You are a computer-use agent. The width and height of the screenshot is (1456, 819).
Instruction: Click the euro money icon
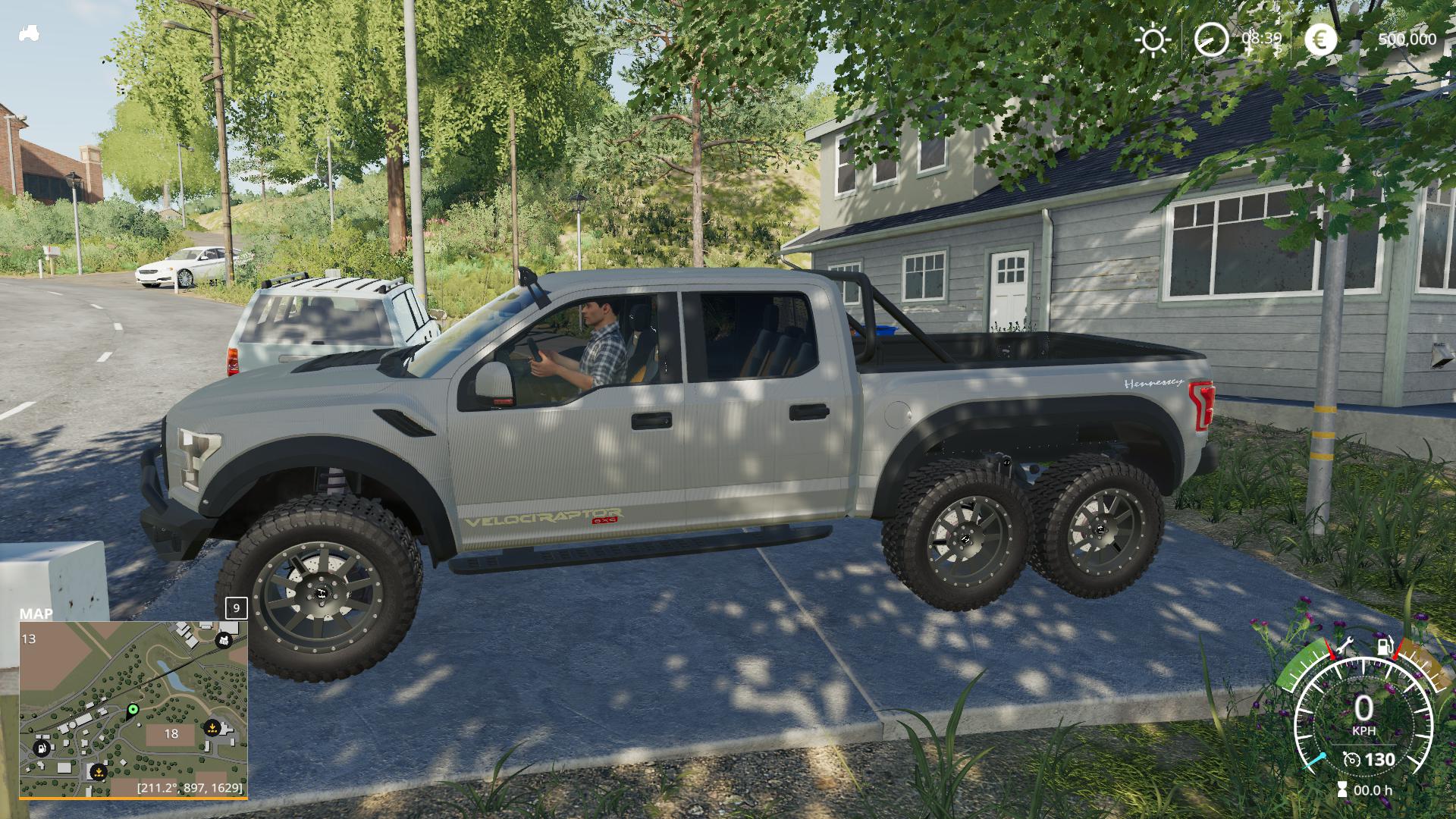pos(1320,39)
